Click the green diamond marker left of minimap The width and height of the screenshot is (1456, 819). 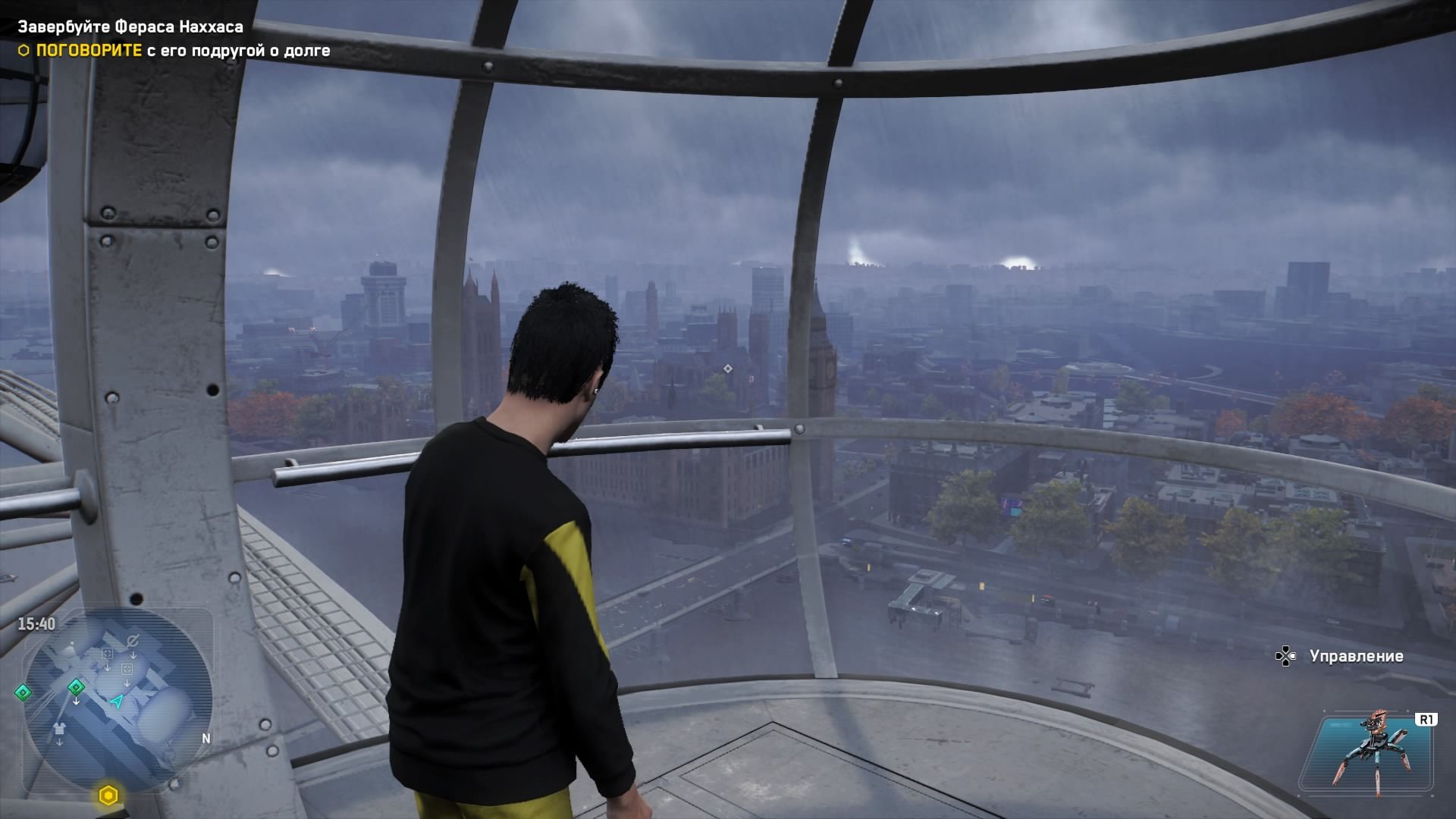(x=24, y=692)
